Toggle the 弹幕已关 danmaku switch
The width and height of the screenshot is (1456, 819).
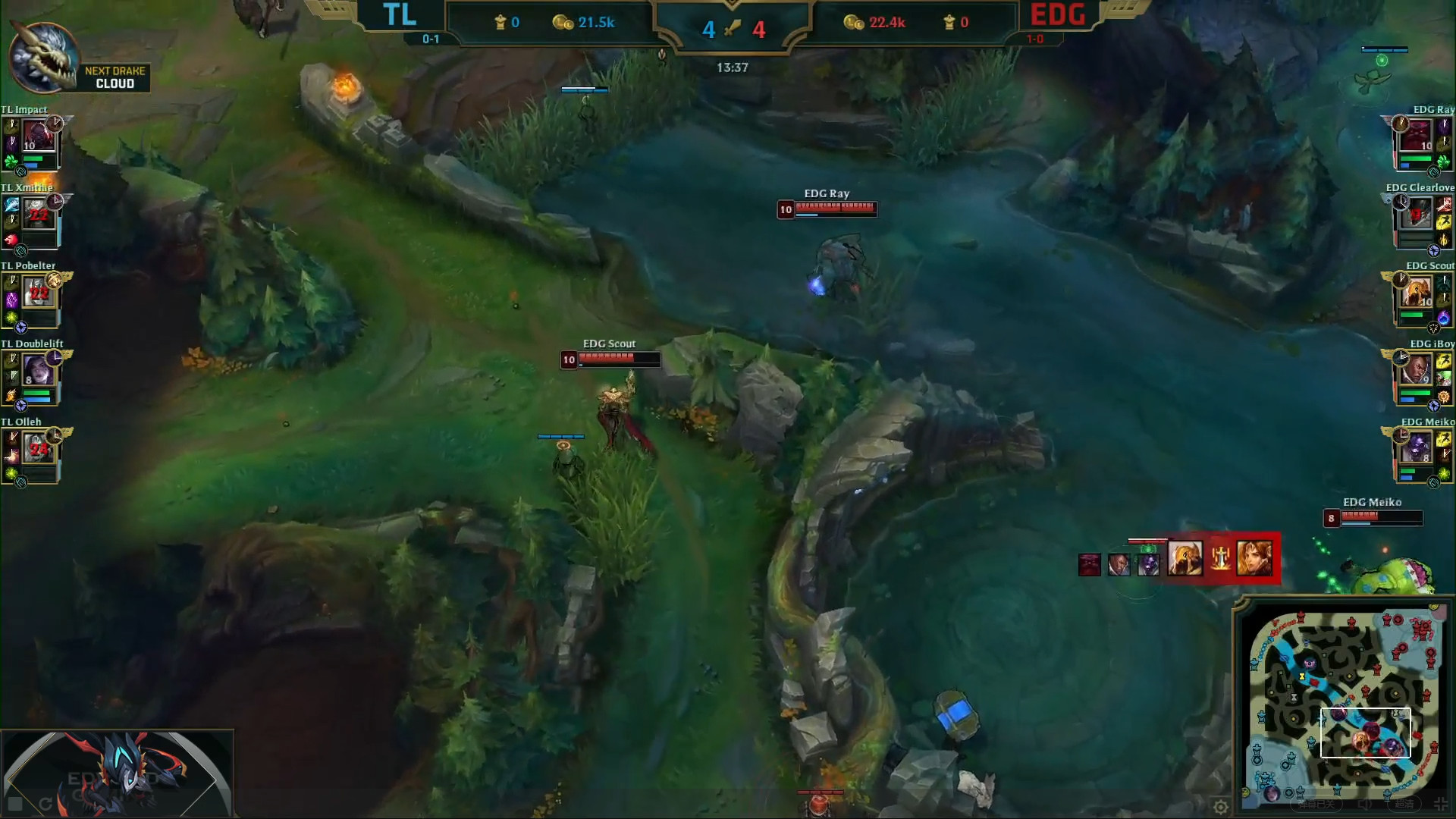(1316, 805)
